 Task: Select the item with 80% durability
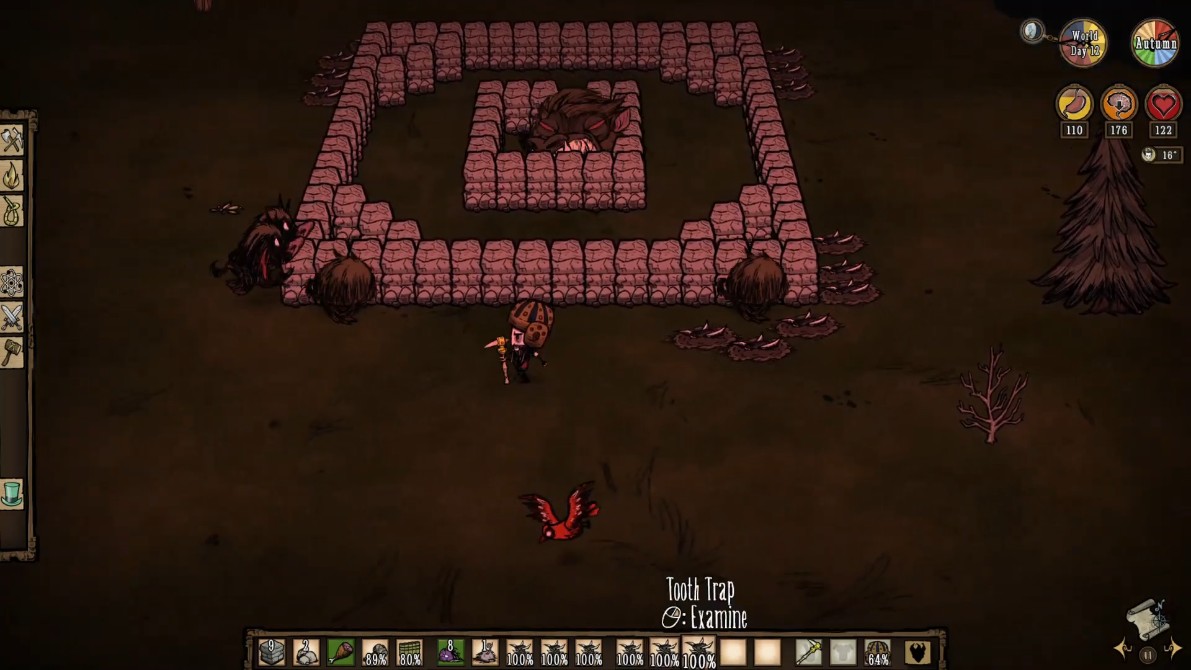click(x=410, y=652)
